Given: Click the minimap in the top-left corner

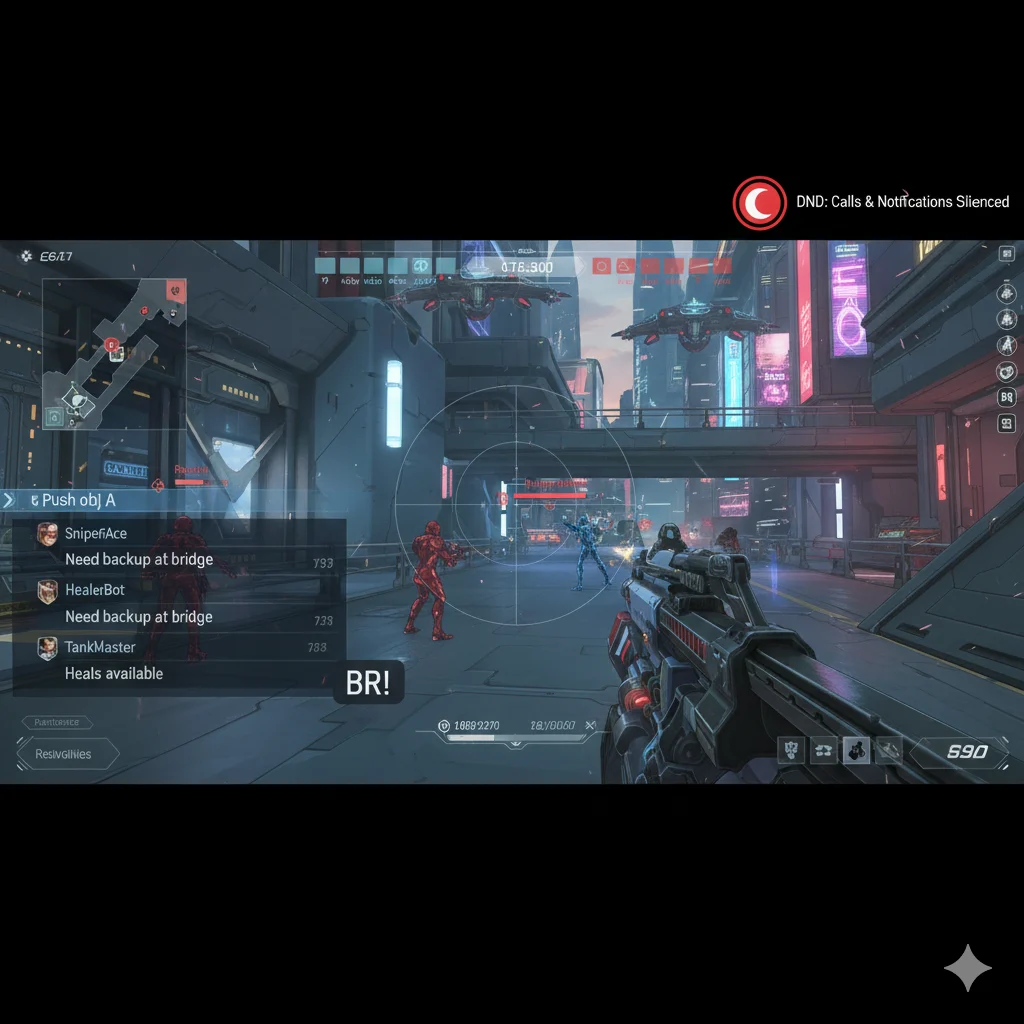Looking at the screenshot, I should tap(113, 354).
